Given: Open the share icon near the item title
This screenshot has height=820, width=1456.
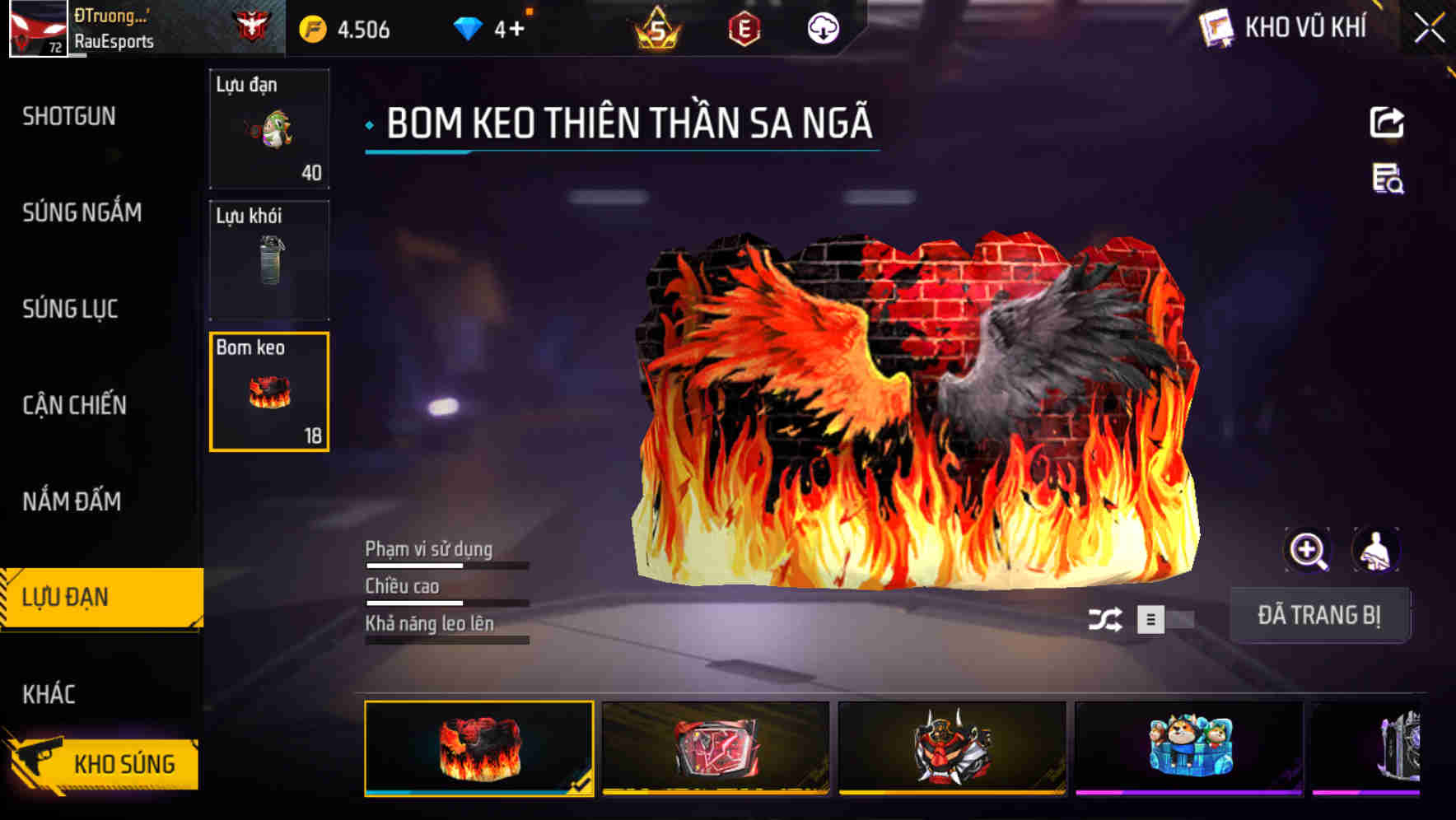Looking at the screenshot, I should coord(1388,122).
